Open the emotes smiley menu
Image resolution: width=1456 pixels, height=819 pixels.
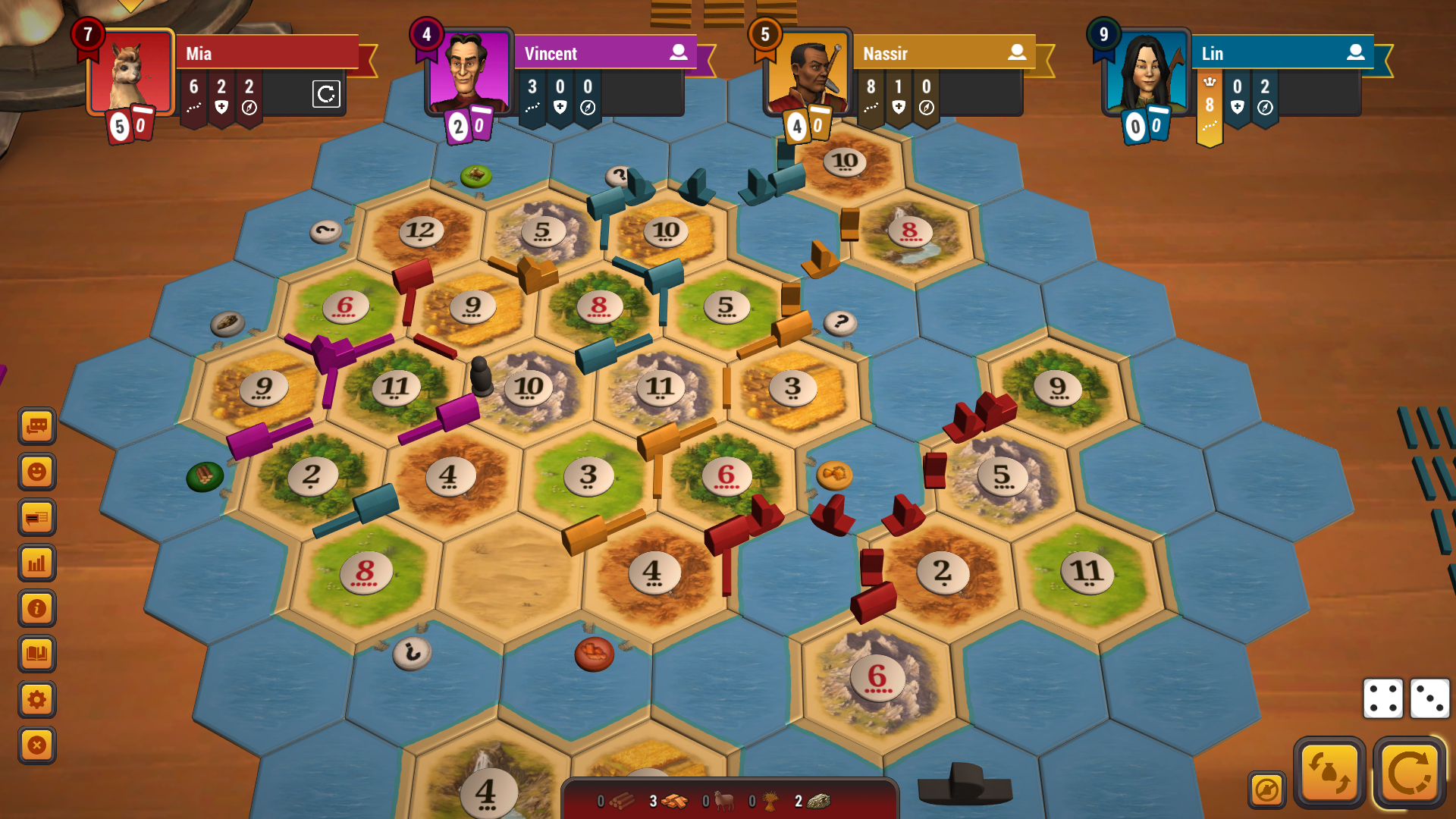37,472
